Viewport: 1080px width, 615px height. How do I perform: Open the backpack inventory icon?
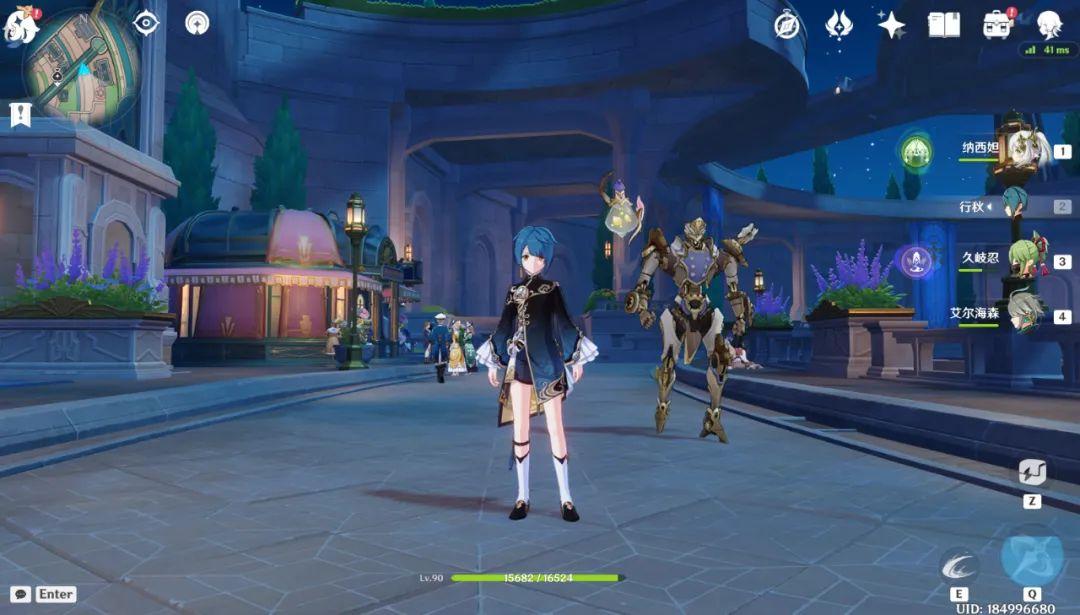tap(997, 25)
